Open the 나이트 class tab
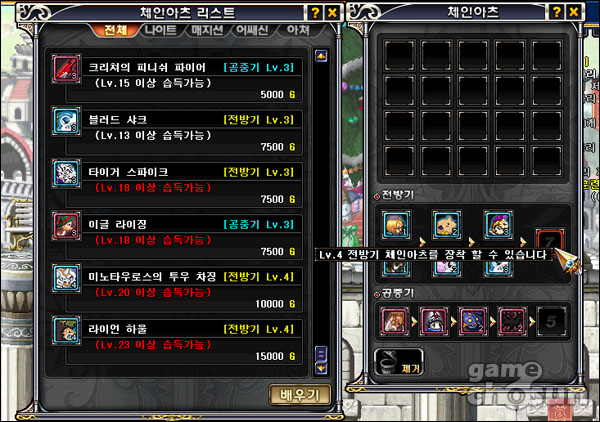The image size is (600, 422). point(161,31)
